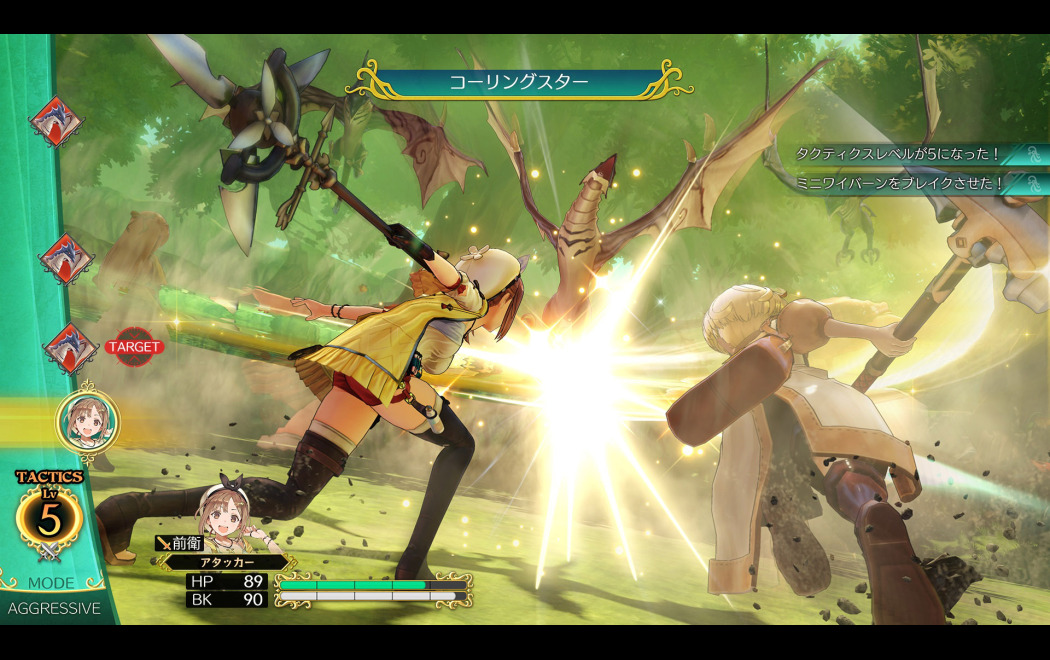
Task: Click Ryza's round portrait on the turn timeline
Action: tap(88, 422)
